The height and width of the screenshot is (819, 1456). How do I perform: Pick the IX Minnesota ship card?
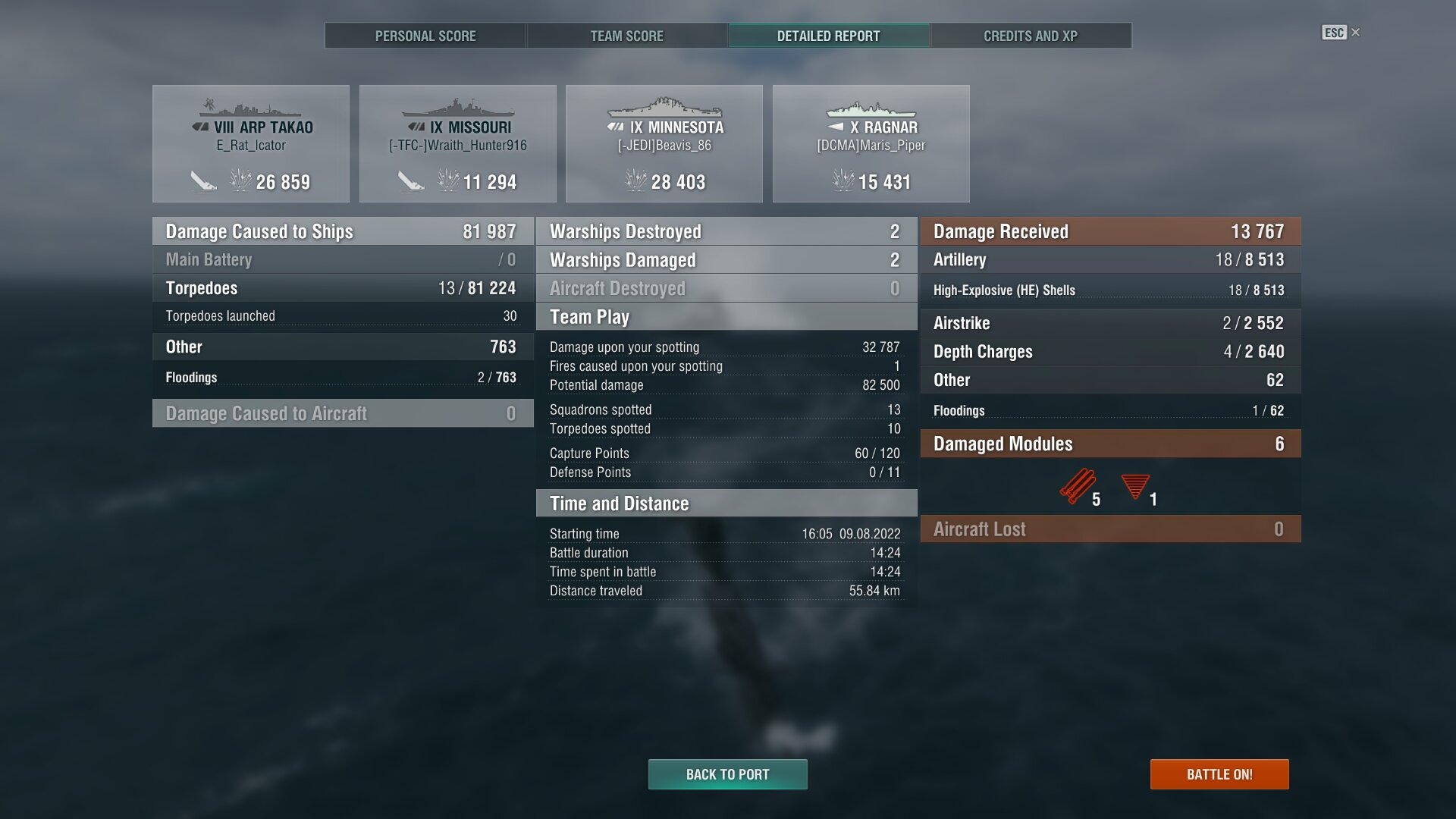click(x=664, y=143)
